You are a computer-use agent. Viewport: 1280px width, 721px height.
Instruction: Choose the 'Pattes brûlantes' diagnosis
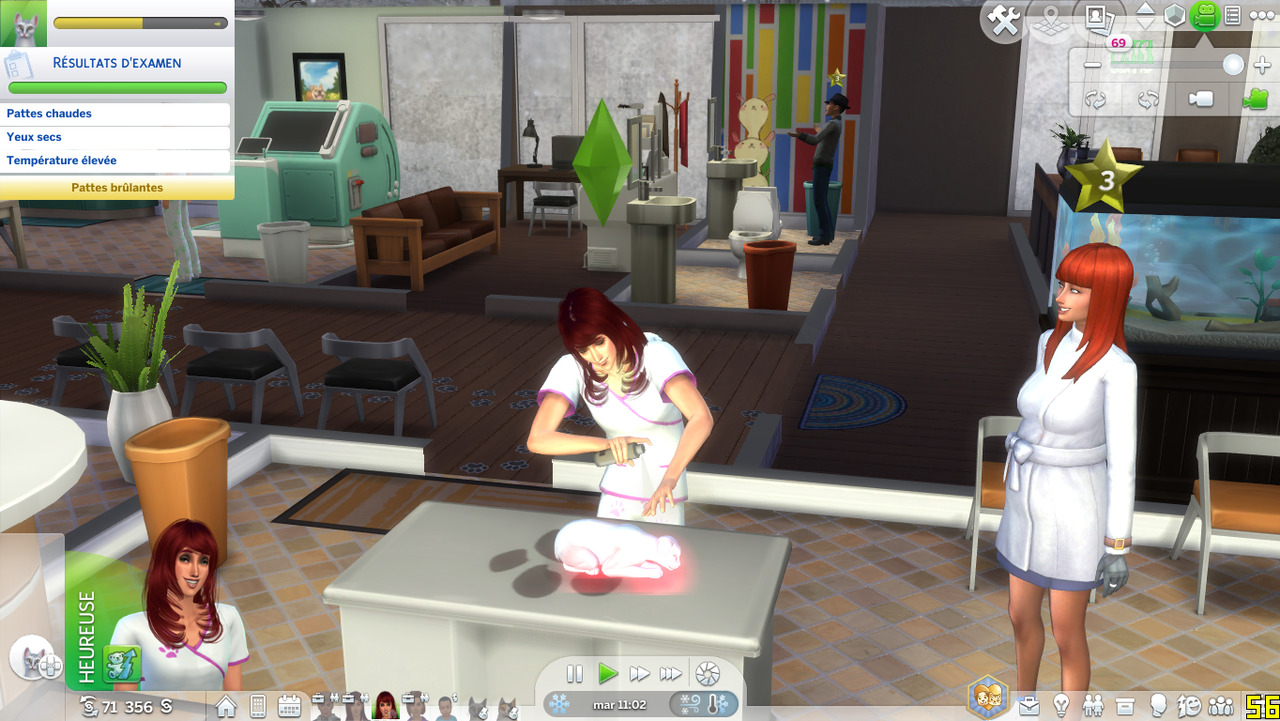point(117,187)
